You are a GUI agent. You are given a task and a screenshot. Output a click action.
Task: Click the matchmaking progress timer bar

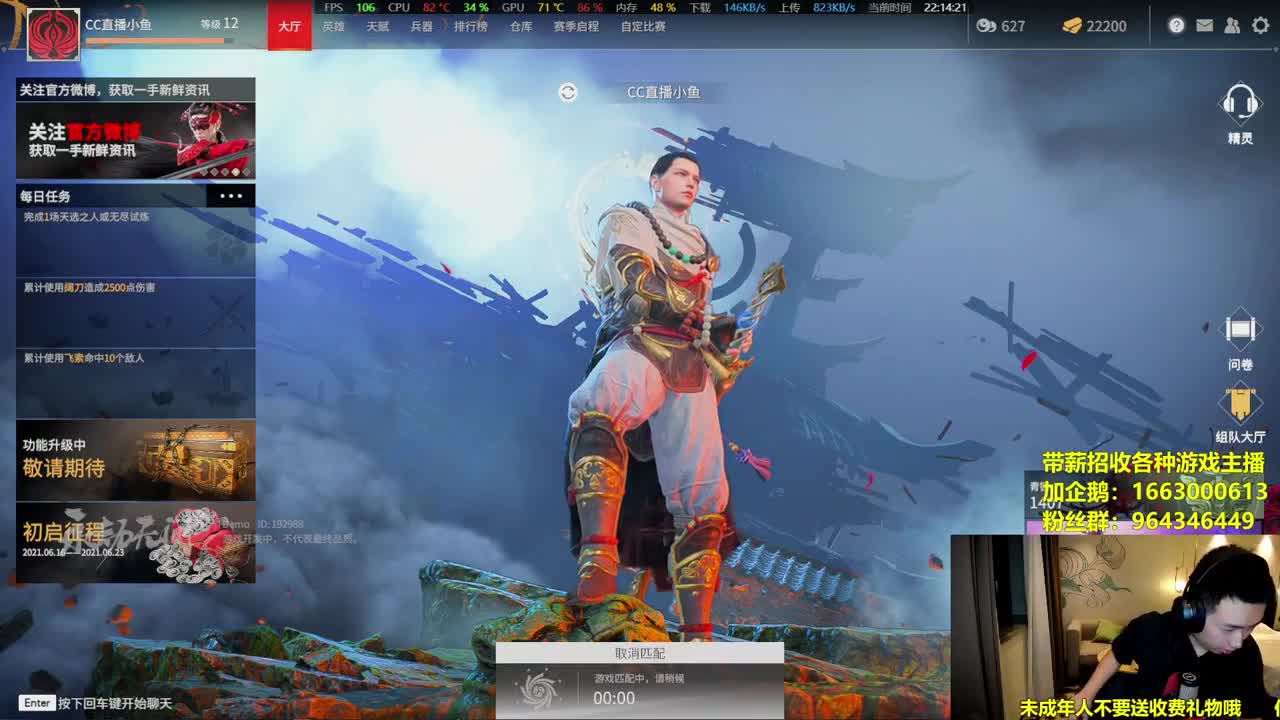coord(640,690)
